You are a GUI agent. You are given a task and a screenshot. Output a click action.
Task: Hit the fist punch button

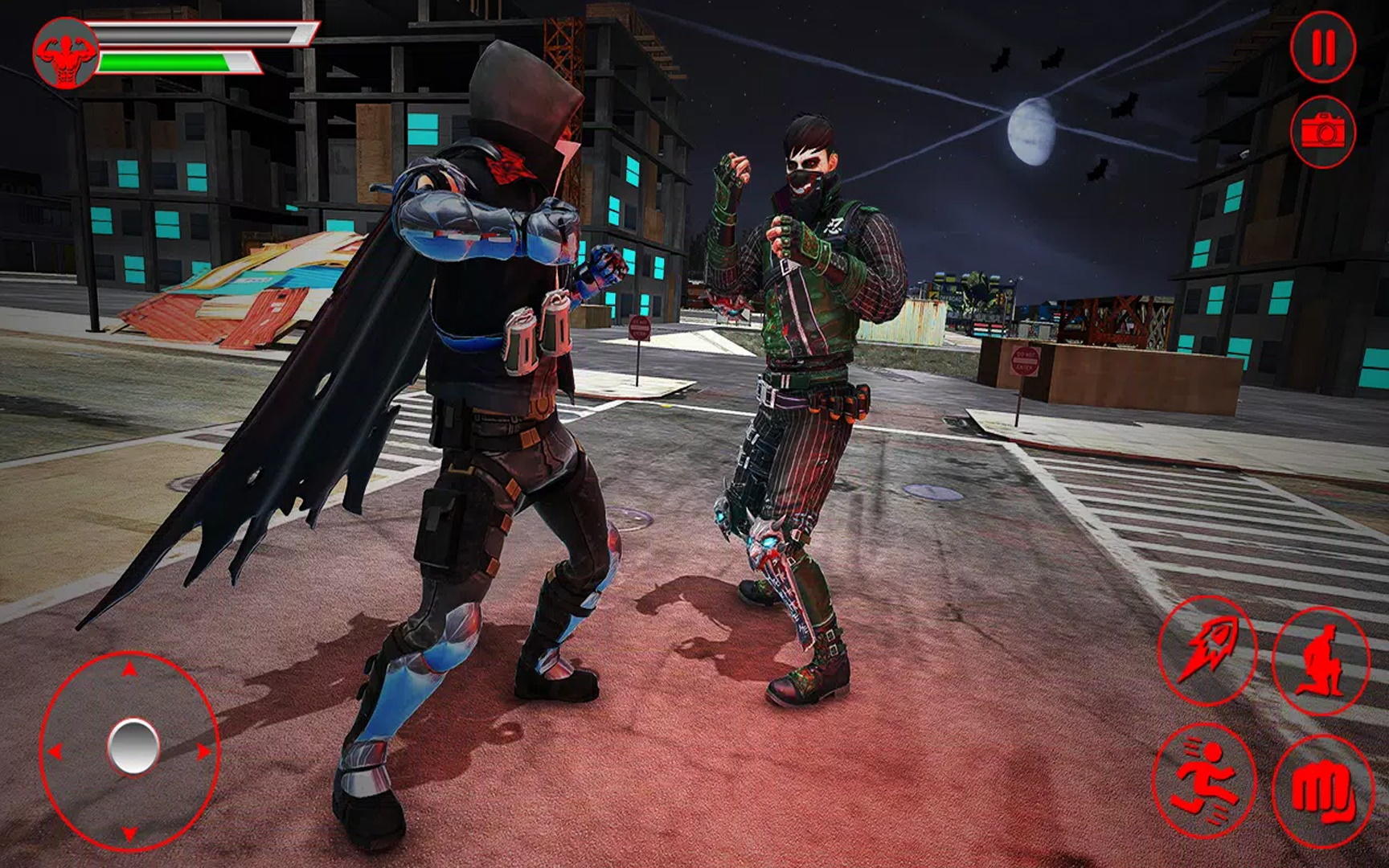[x=1322, y=790]
